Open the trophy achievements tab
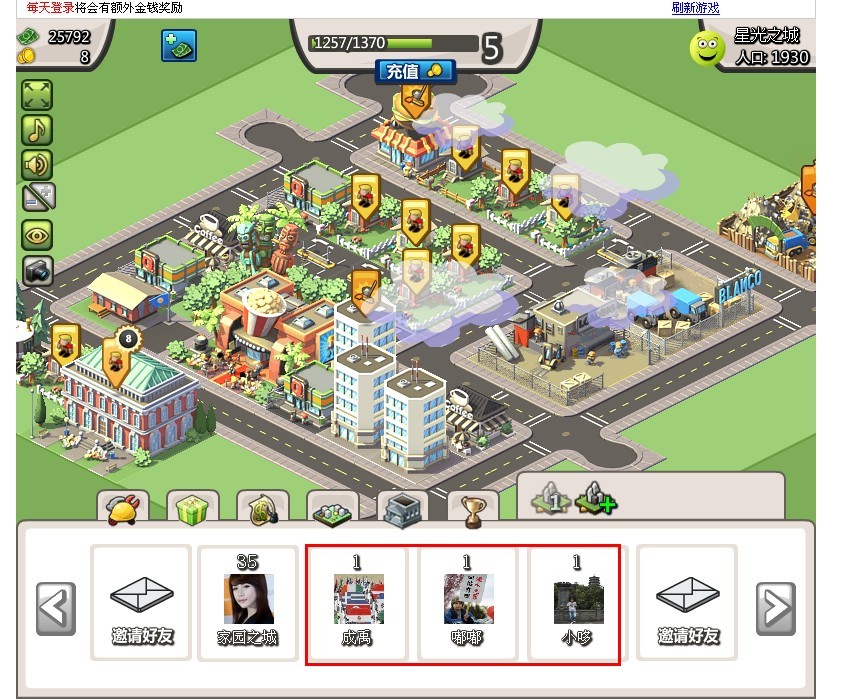 coord(473,510)
